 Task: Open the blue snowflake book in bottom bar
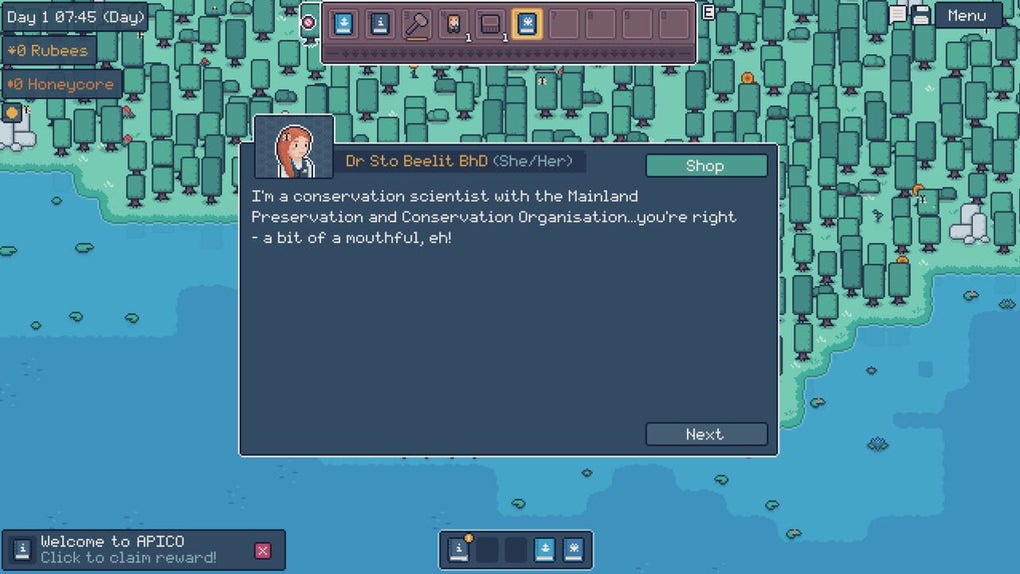(573, 549)
